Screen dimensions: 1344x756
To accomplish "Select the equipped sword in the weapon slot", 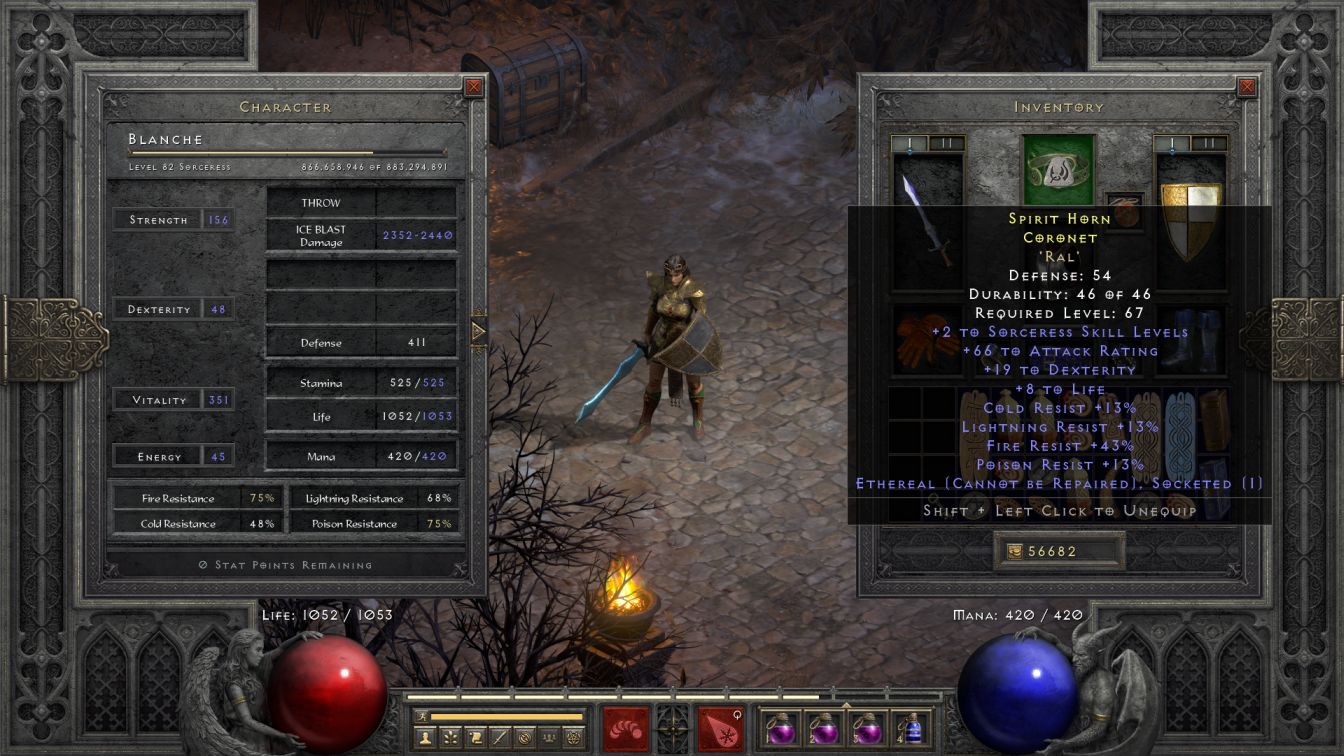I will [x=927, y=220].
